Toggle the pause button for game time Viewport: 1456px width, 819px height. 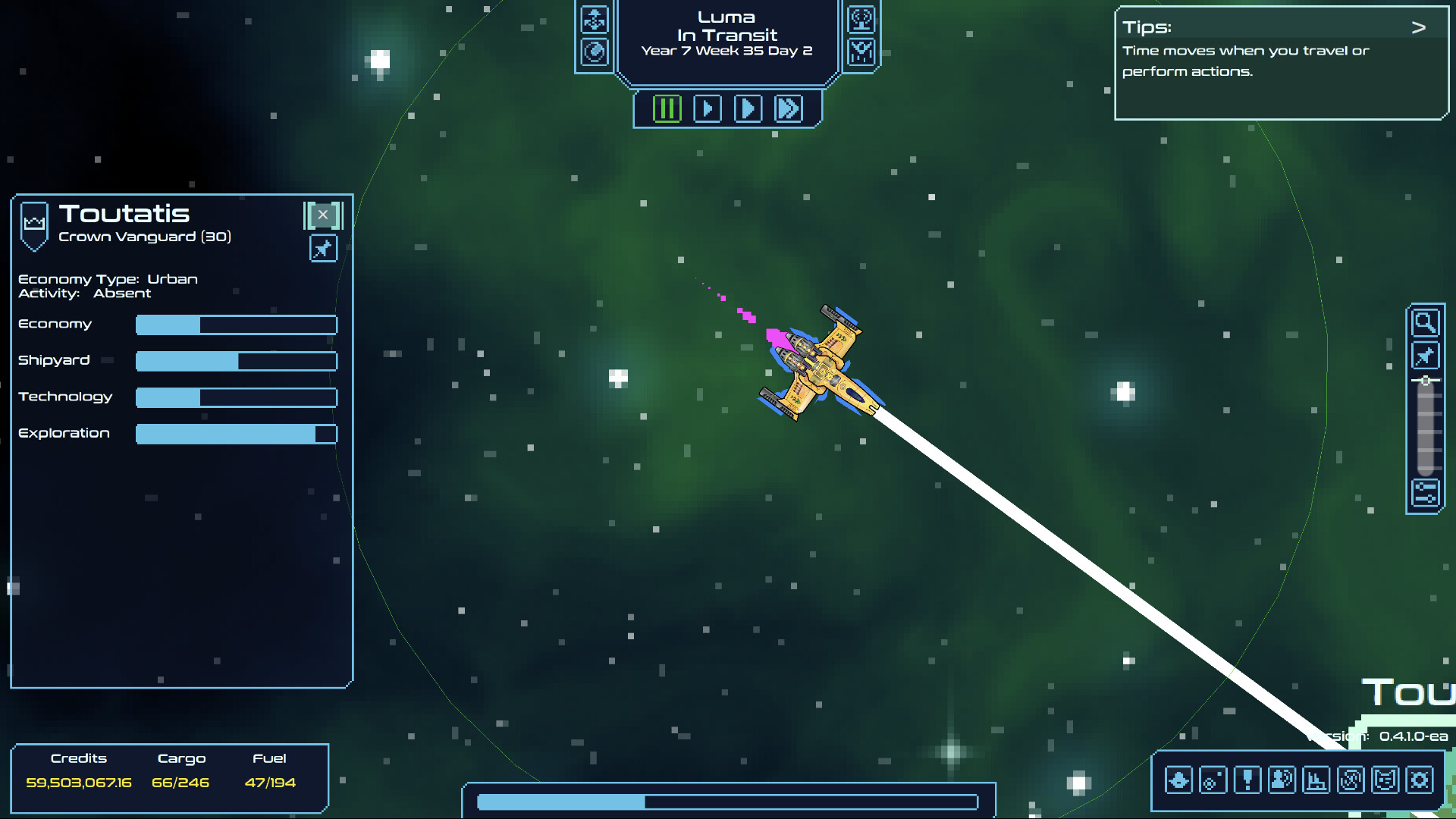667,108
